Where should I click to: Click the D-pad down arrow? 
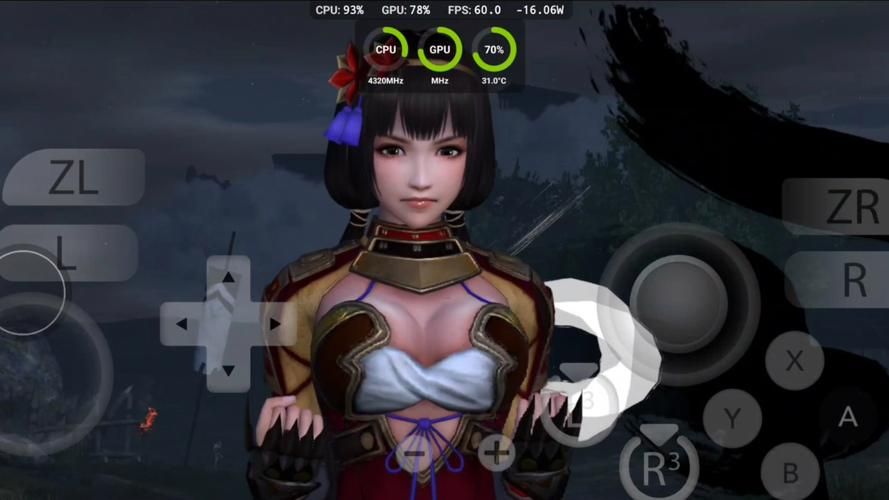pos(228,371)
